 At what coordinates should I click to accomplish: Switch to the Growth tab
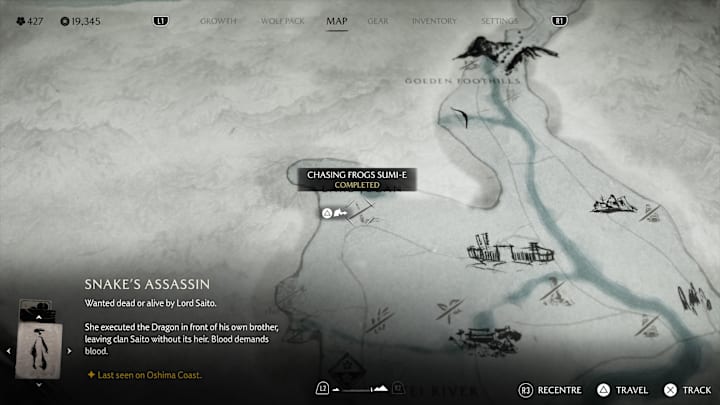point(218,20)
